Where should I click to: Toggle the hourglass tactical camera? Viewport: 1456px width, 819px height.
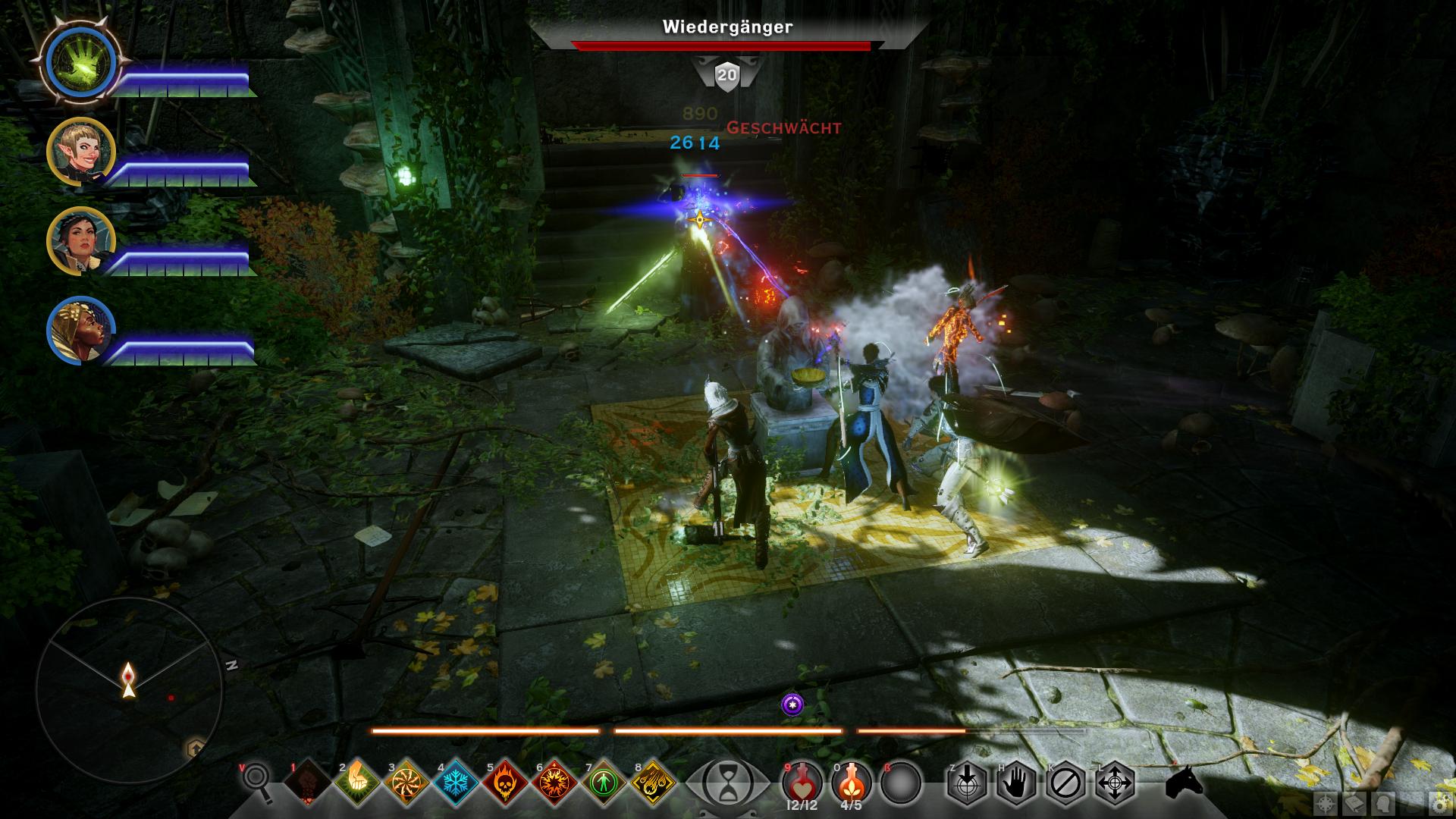[x=726, y=782]
